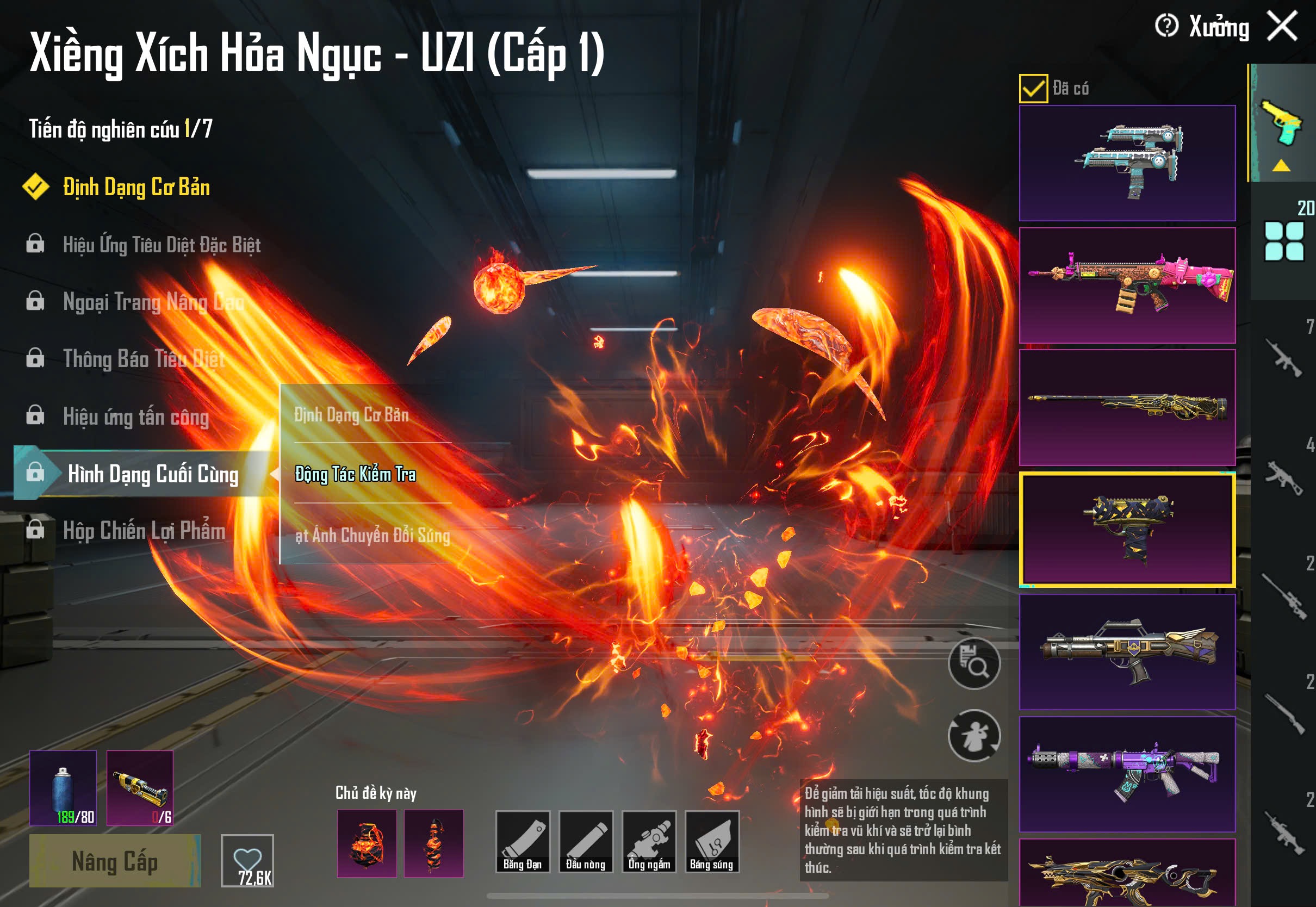Open the Băng Đạn magazine attachment slot
The height and width of the screenshot is (907, 1316).
click(x=522, y=842)
